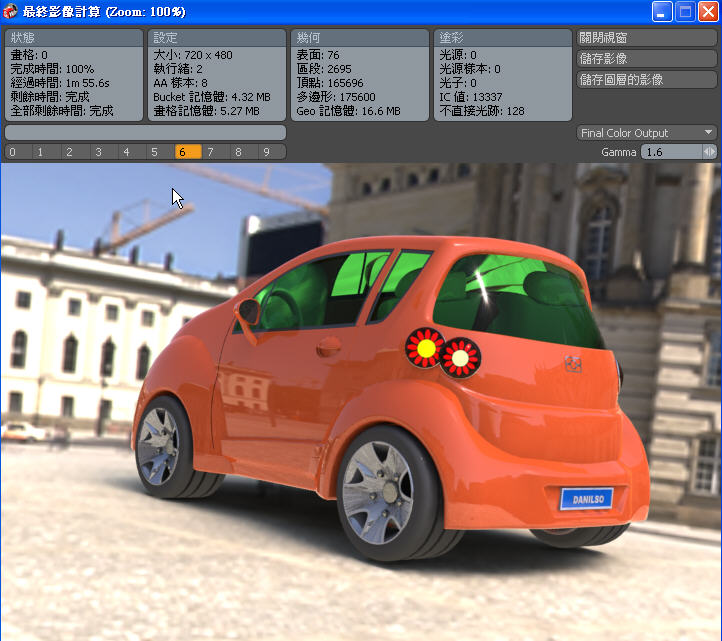
Task: Click the 關閉視窗 (close window) button
Action: click(647, 38)
